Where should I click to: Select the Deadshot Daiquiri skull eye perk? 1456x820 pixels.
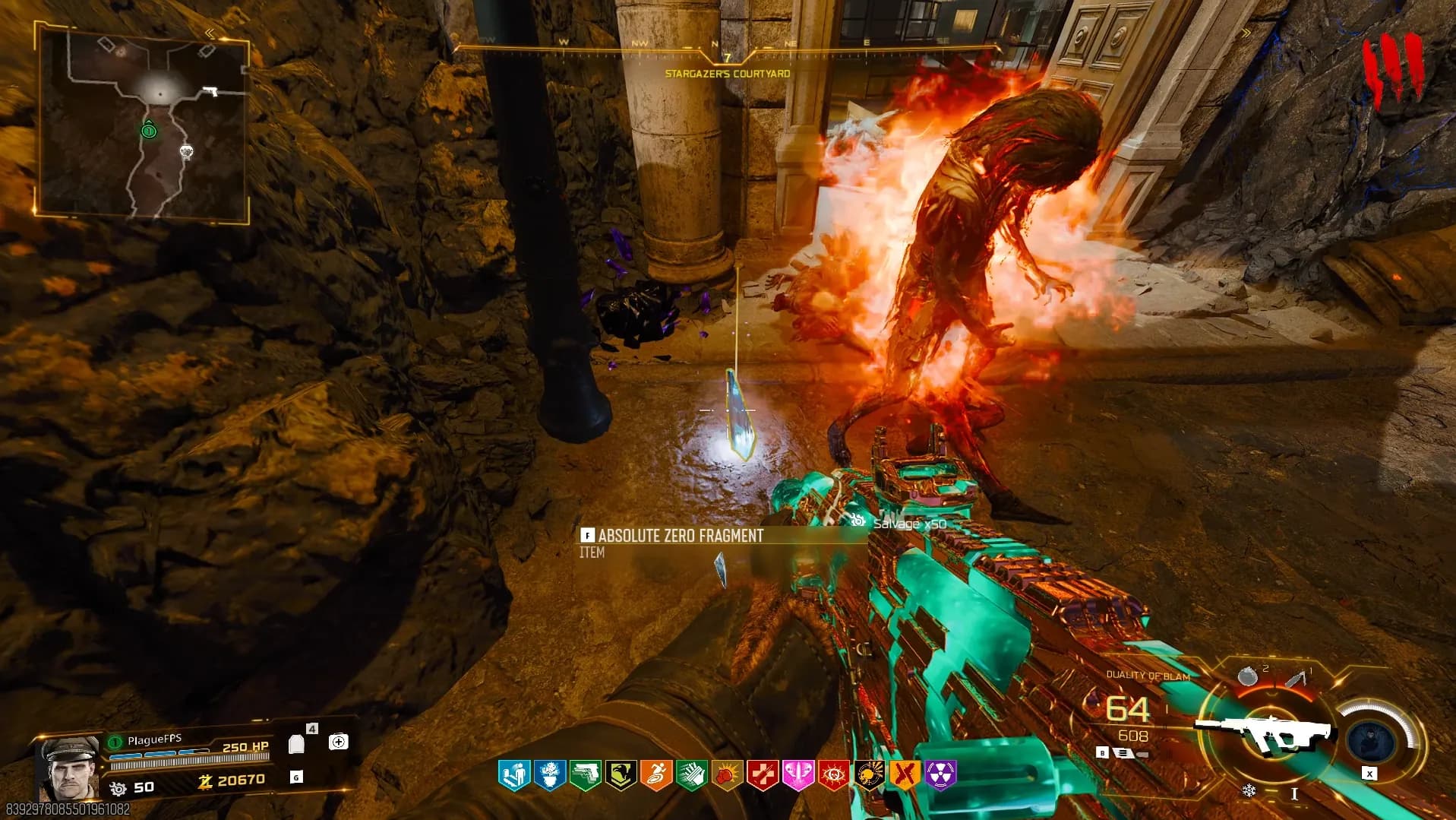click(834, 775)
